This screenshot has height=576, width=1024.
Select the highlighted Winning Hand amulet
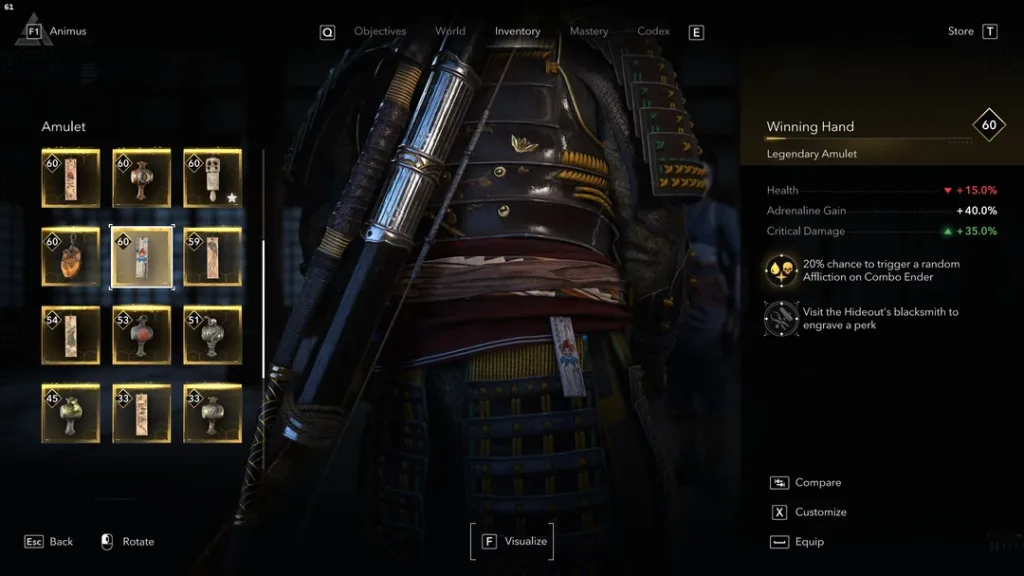(141, 257)
